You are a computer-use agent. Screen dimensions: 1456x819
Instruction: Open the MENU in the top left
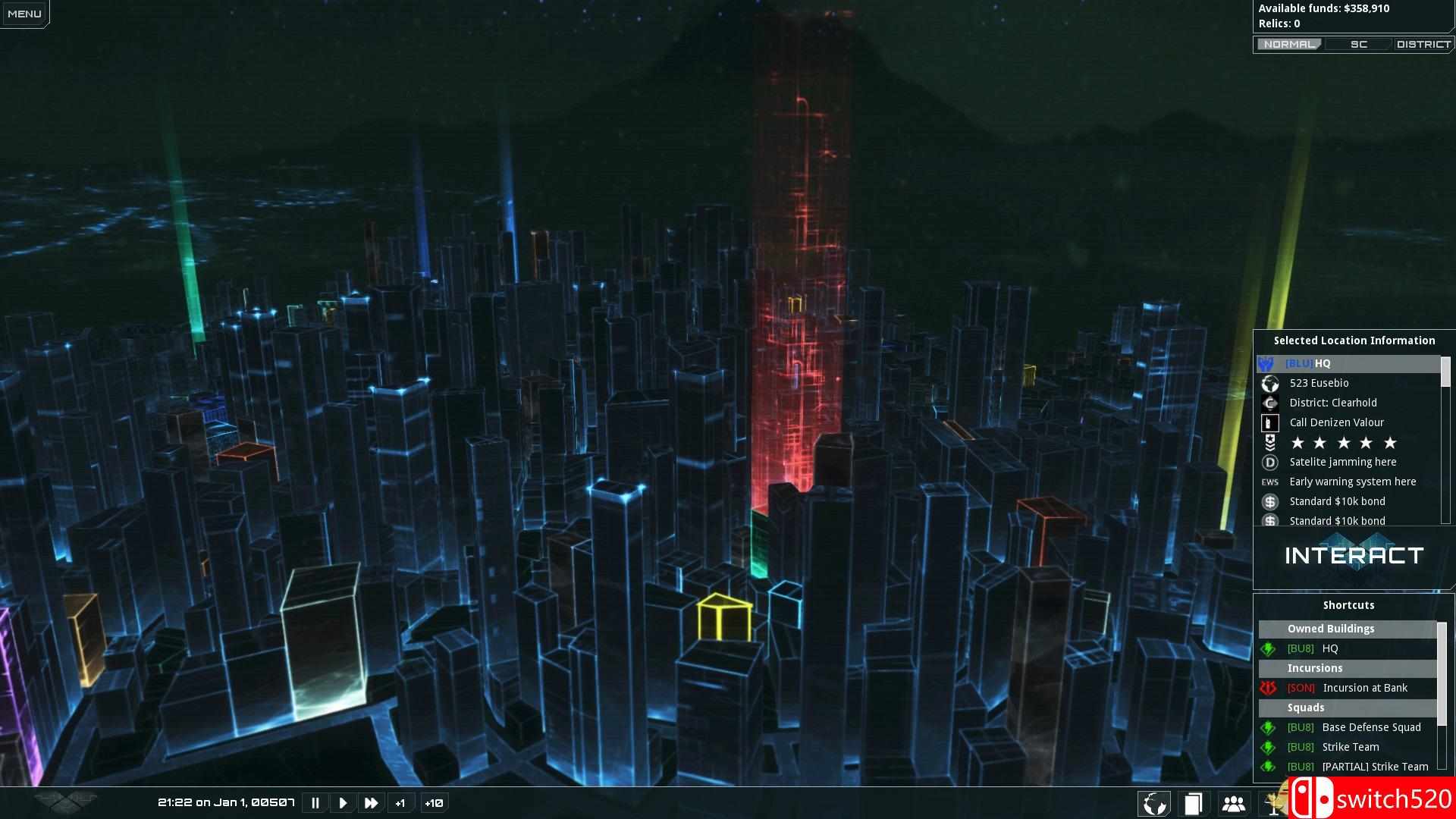pyautogui.click(x=24, y=12)
